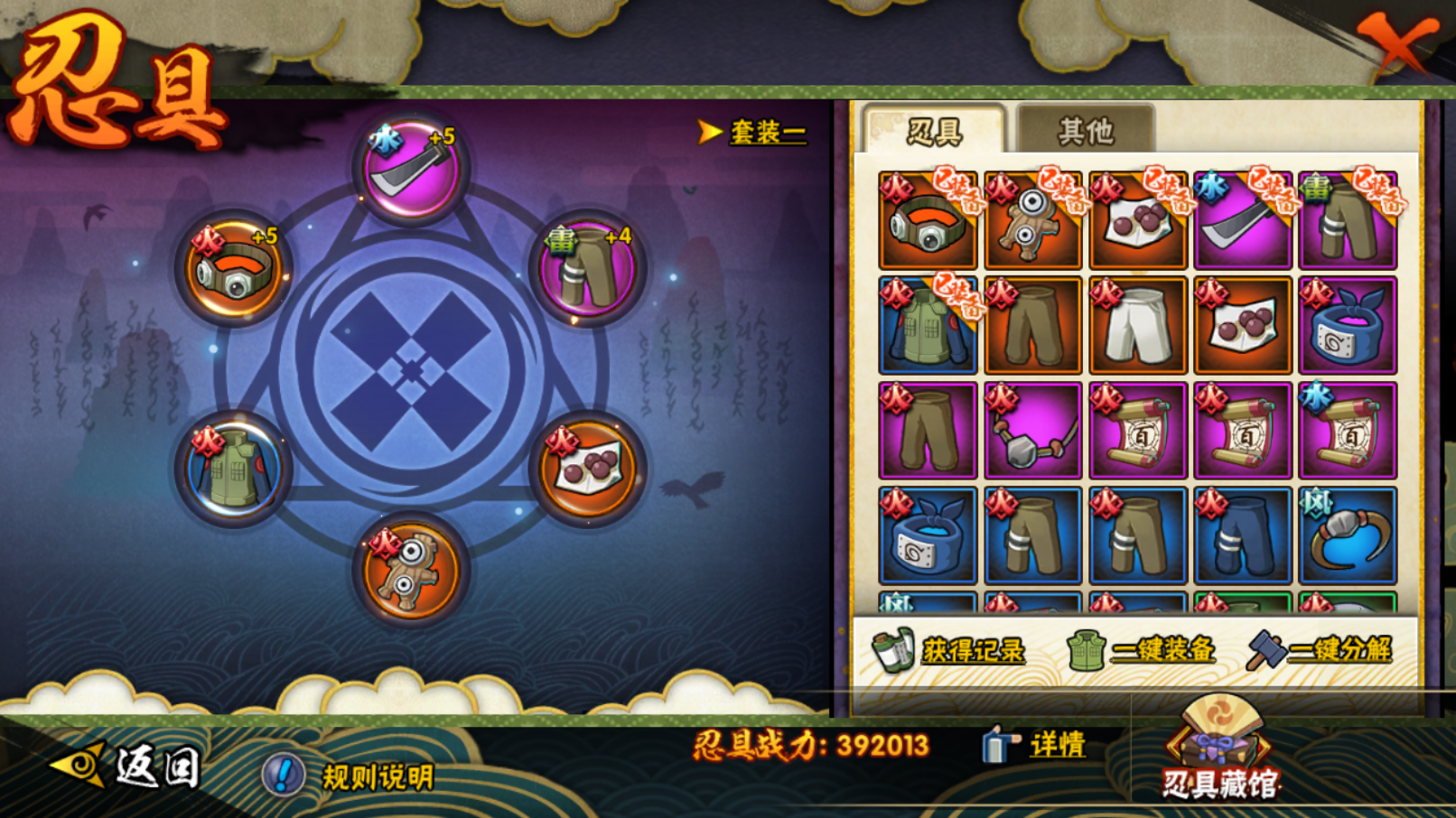
Task: Select the equipped water blade slot
Action: [x=411, y=169]
